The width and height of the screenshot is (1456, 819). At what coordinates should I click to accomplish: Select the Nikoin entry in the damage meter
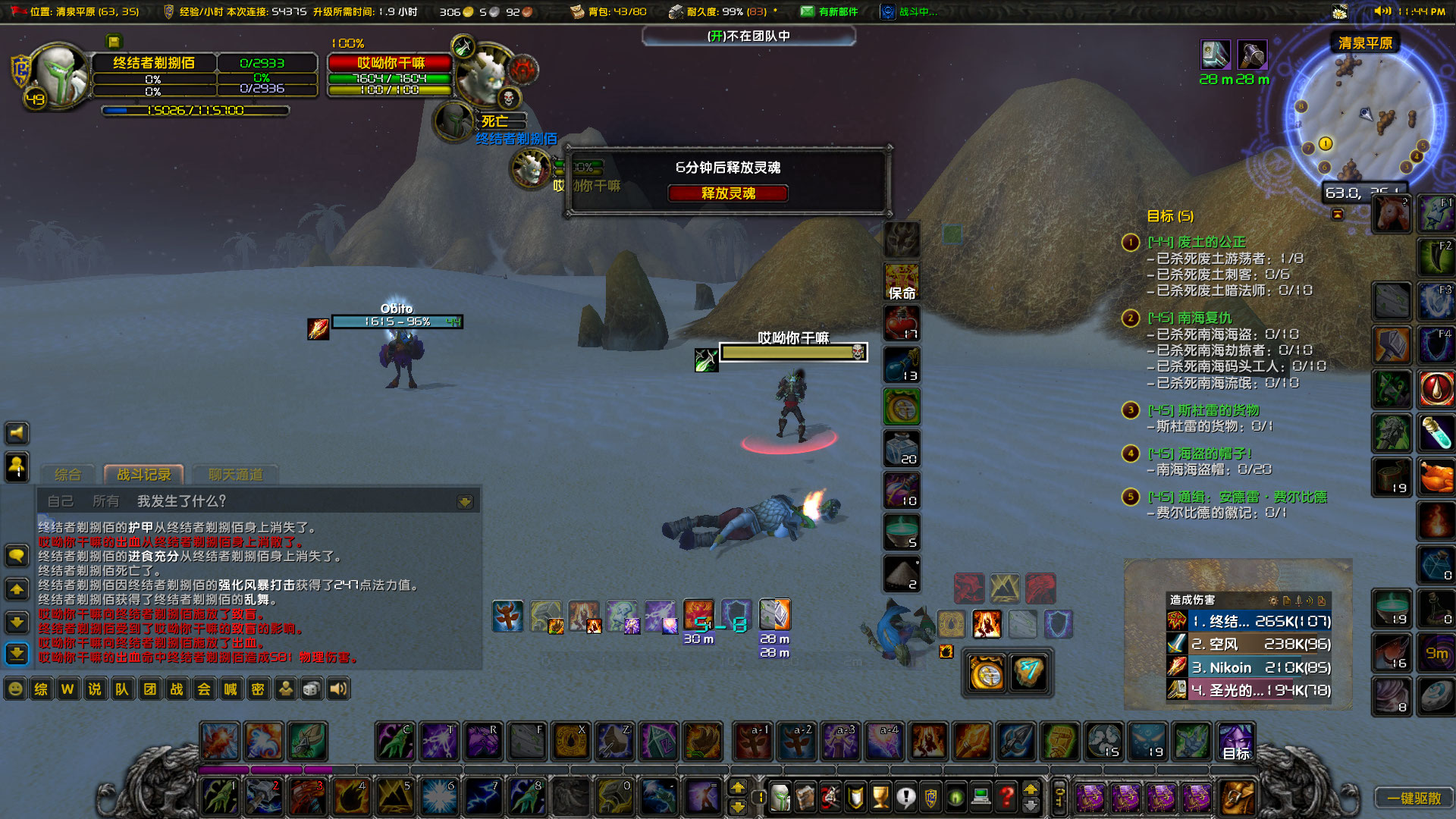point(1244,668)
